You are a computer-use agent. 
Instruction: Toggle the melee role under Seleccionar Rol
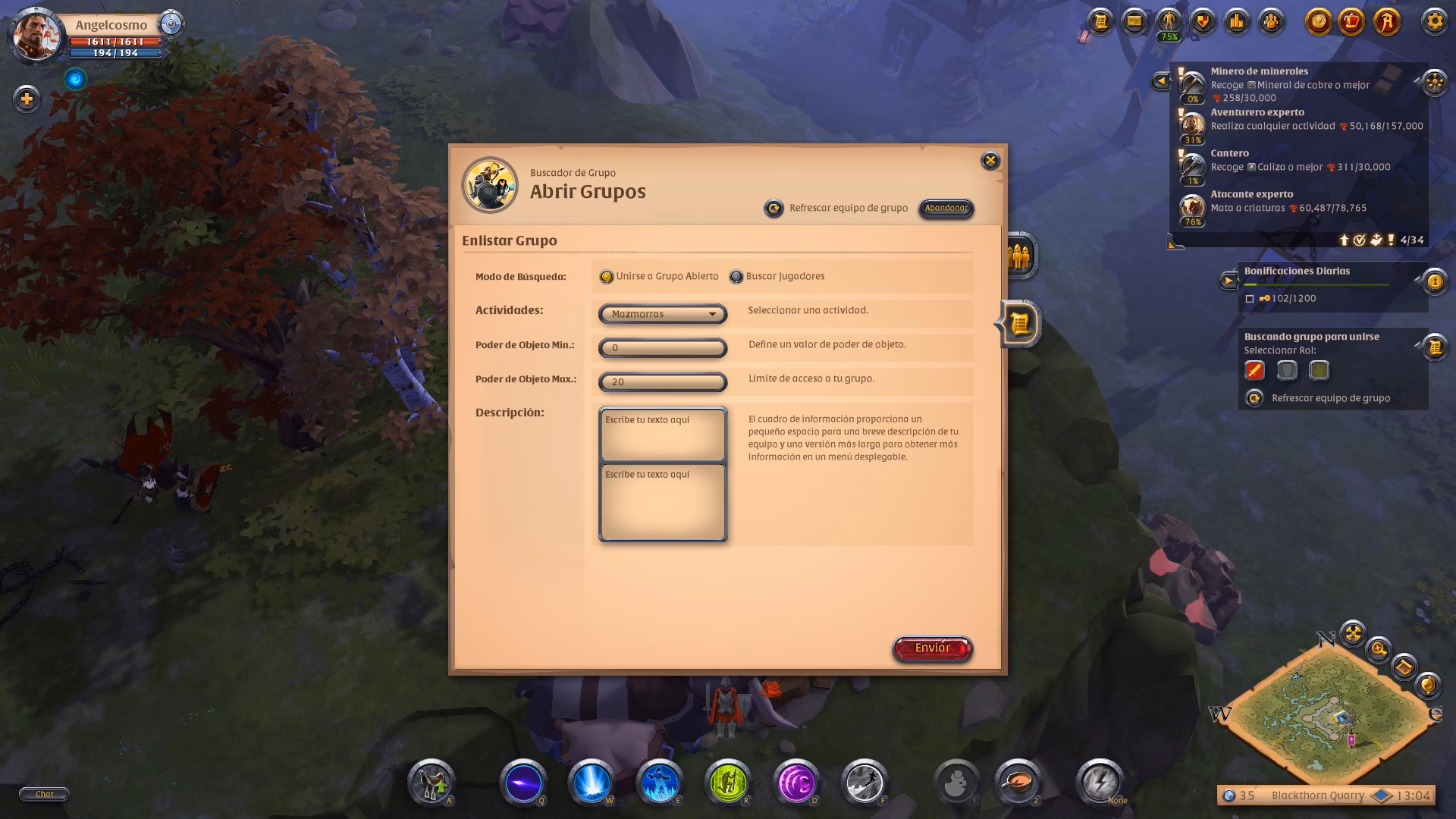point(1256,370)
